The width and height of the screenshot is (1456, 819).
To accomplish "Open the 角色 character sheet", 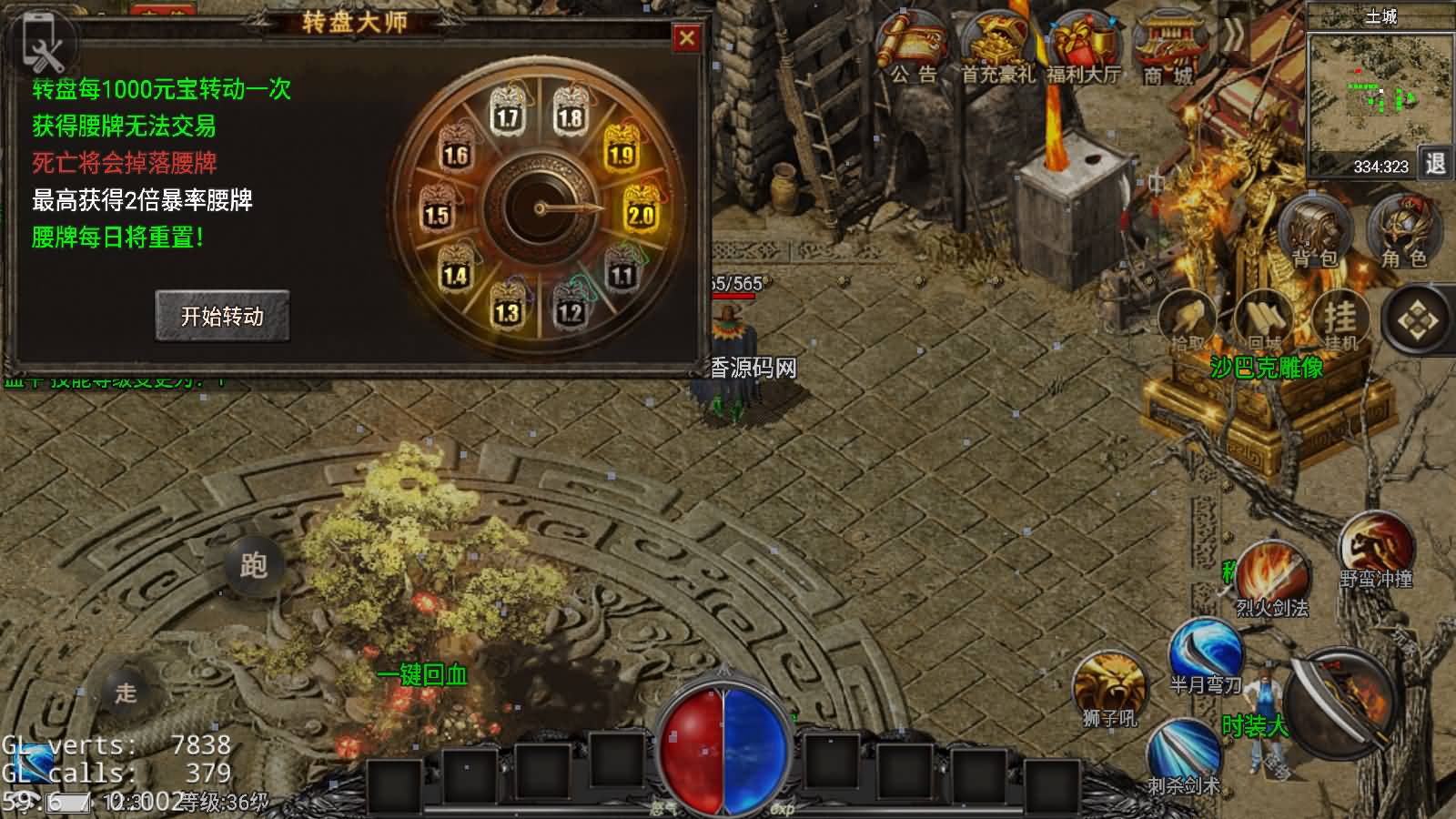I will point(1404,232).
